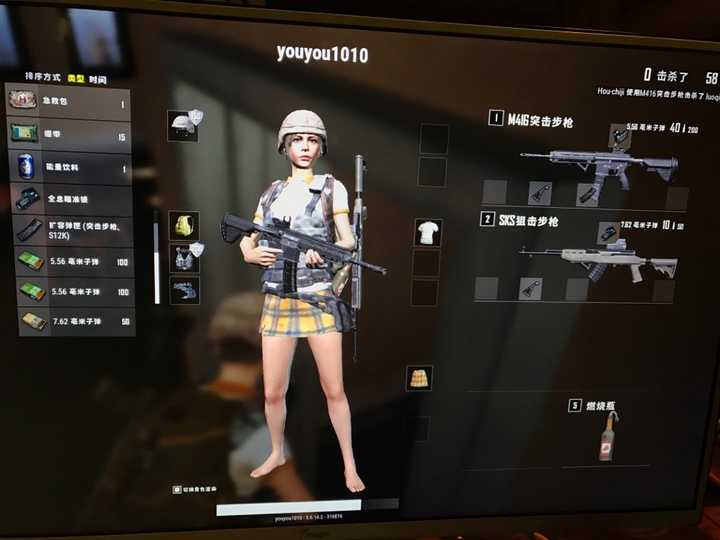Click the SKS's scope attachment slot
This screenshot has height=540, width=720.
[x=607, y=233]
